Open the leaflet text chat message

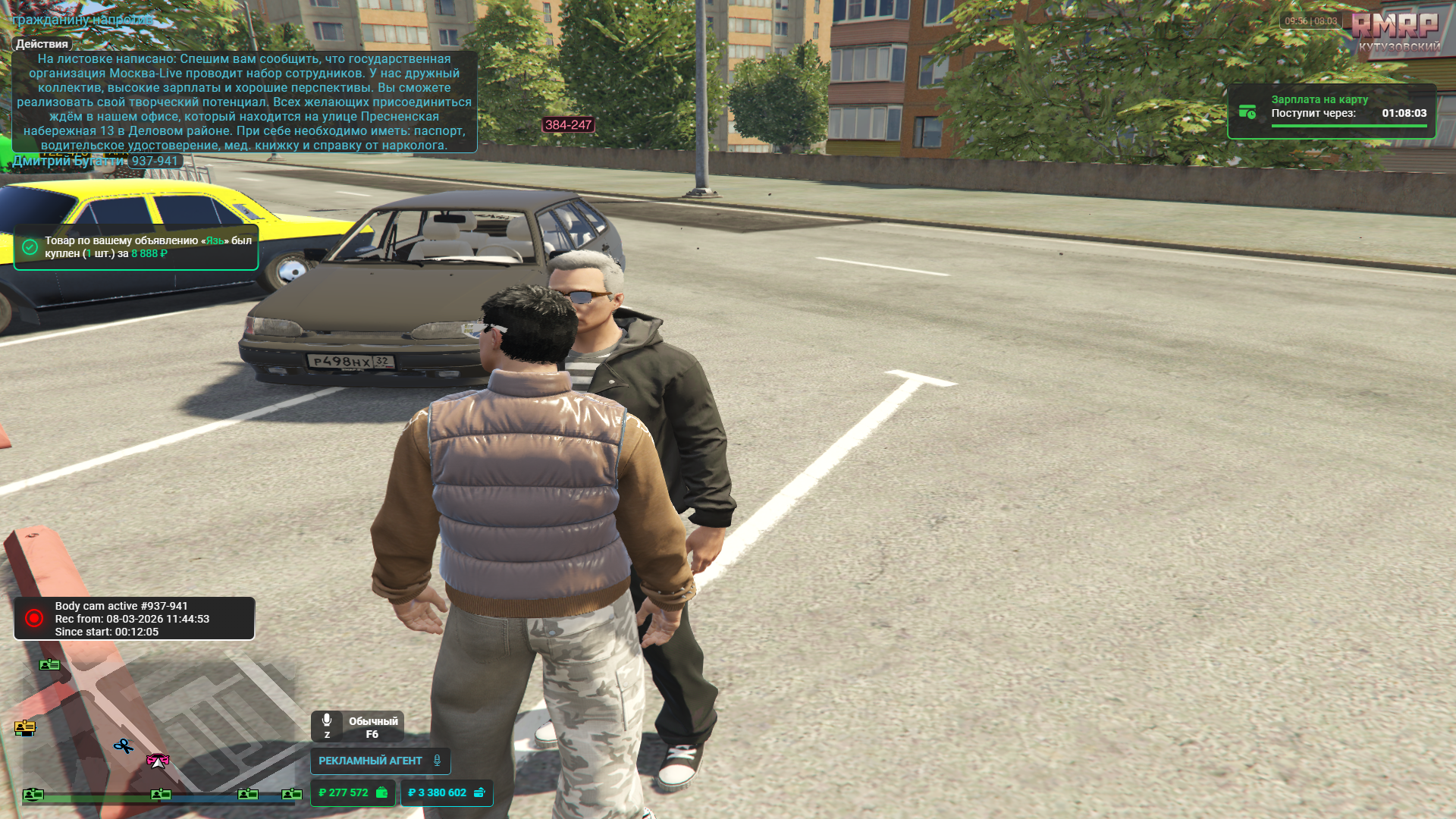click(244, 102)
